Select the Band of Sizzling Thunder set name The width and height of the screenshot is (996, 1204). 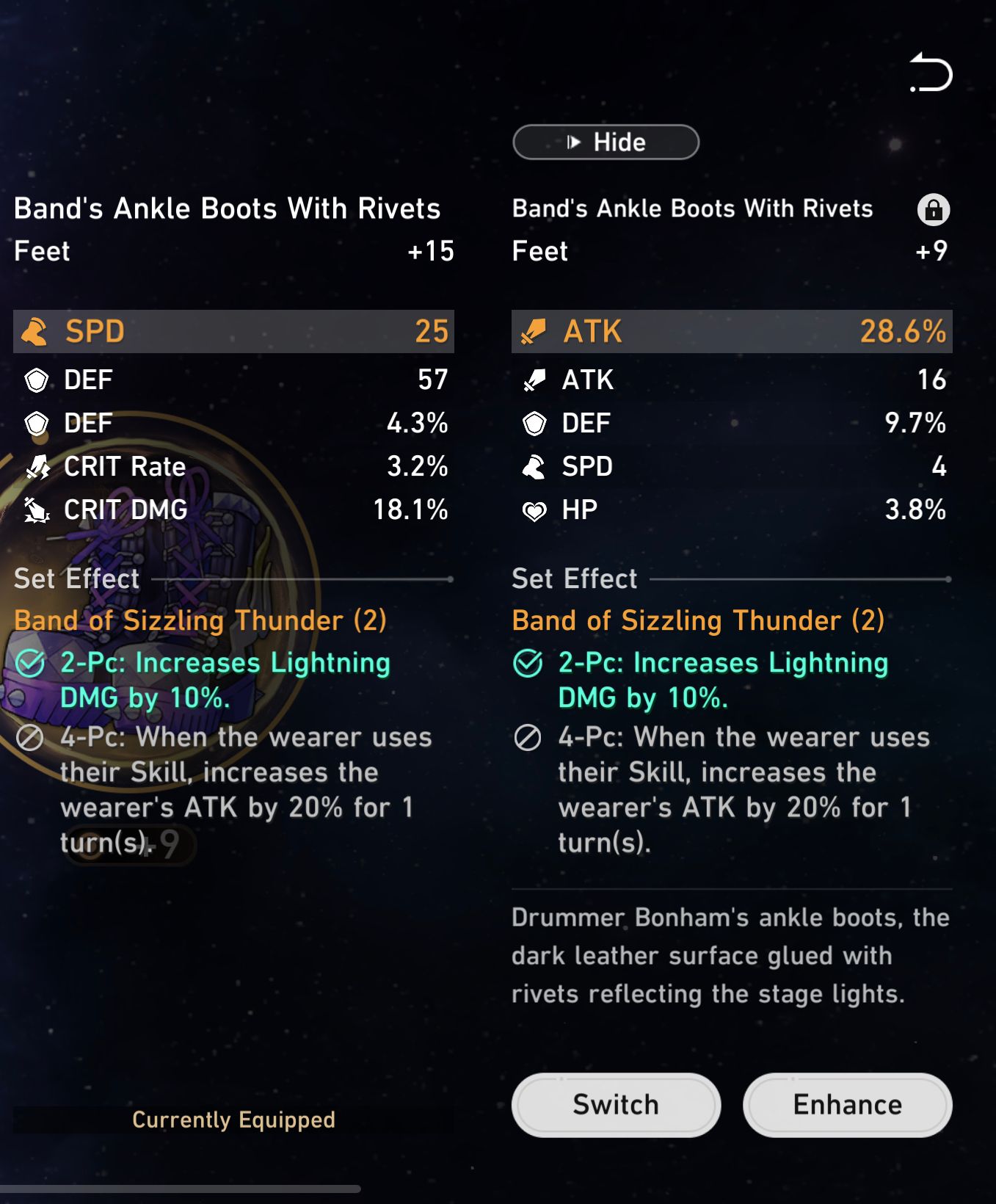pyautogui.click(x=697, y=620)
